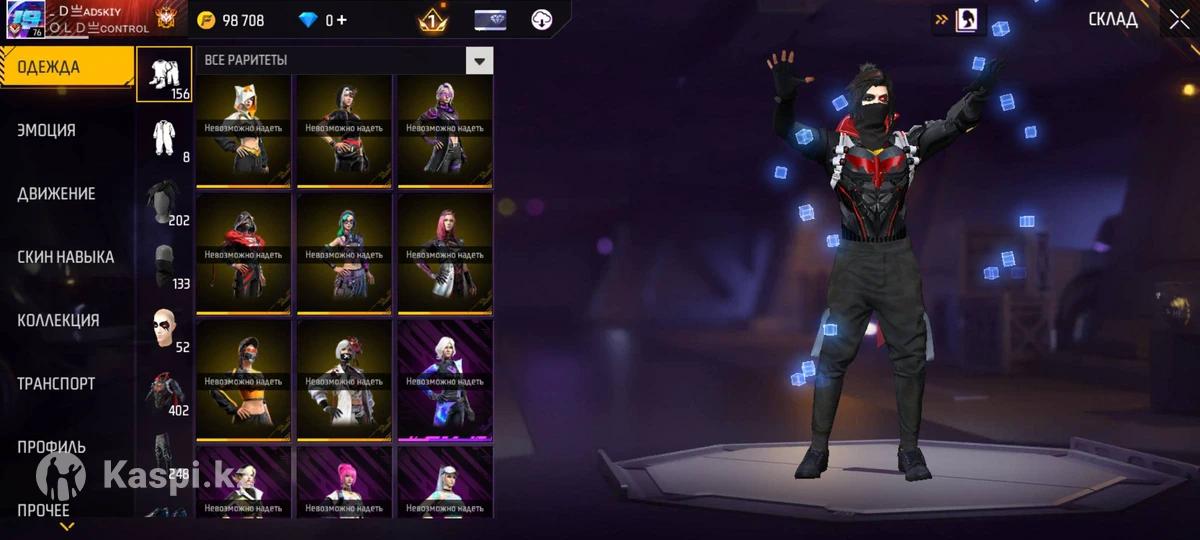Show the ТРАНСПОРТ tab
This screenshot has width=1200, height=540.
(x=56, y=383)
